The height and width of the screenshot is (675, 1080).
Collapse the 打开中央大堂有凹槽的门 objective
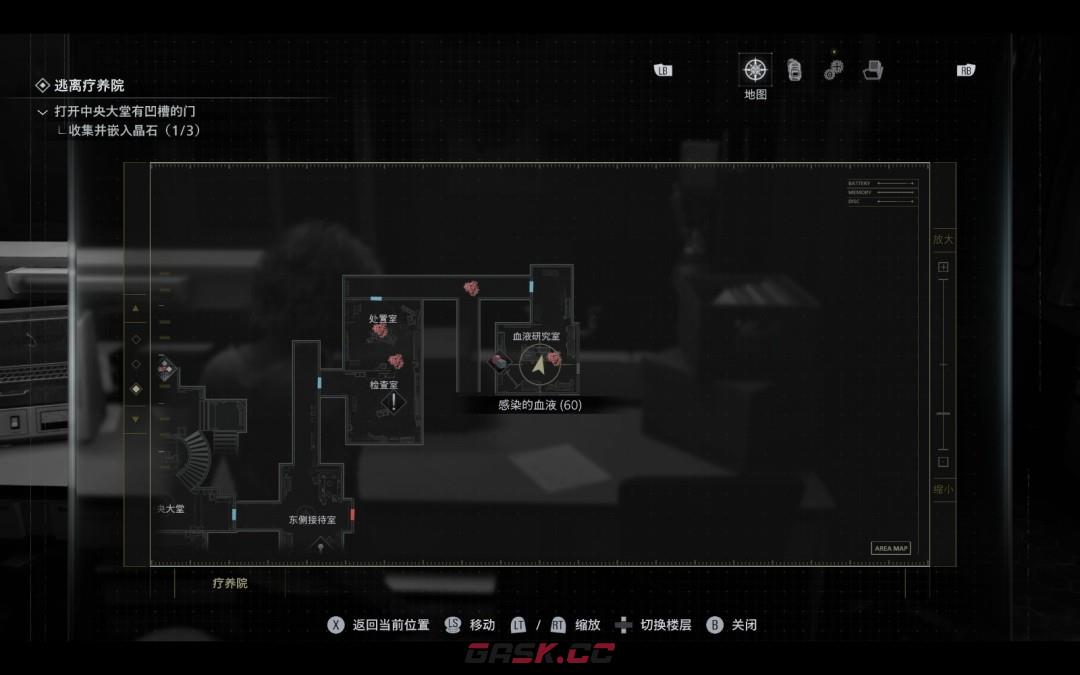click(42, 111)
